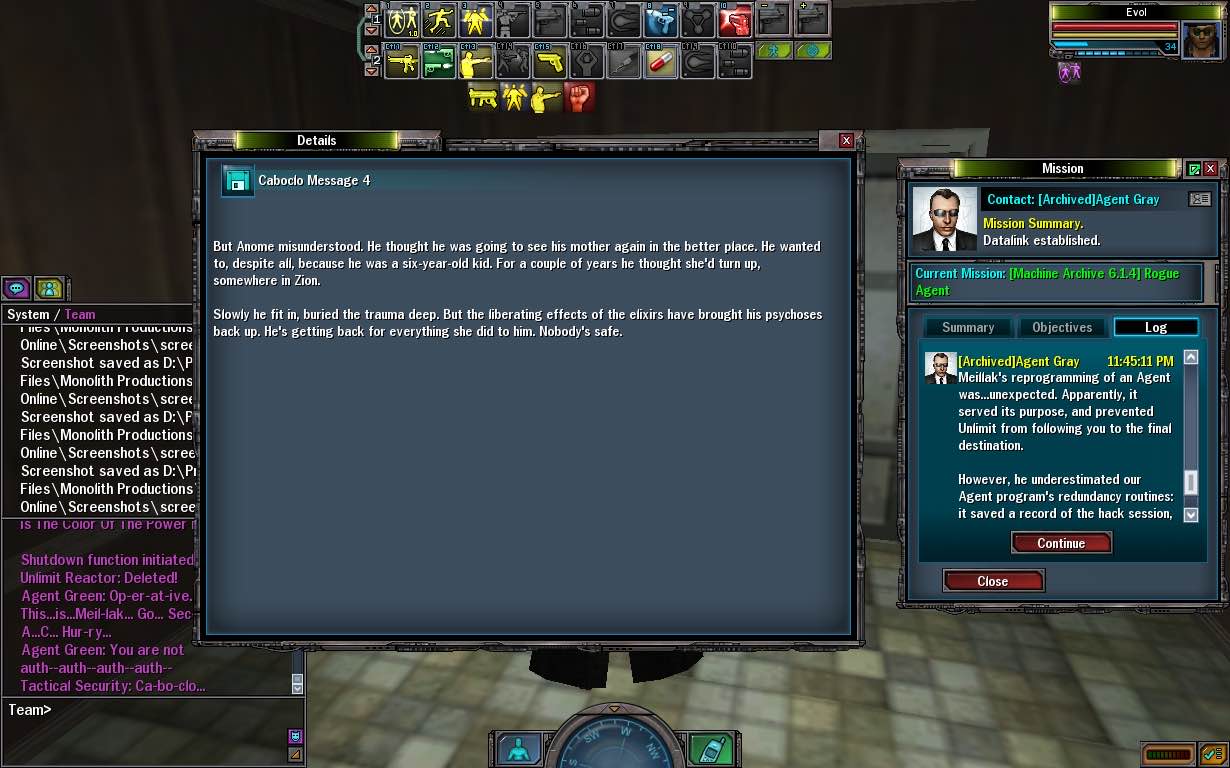1230x768 pixels.
Task: Select the yellow rifle ability slot
Action: click(402, 62)
